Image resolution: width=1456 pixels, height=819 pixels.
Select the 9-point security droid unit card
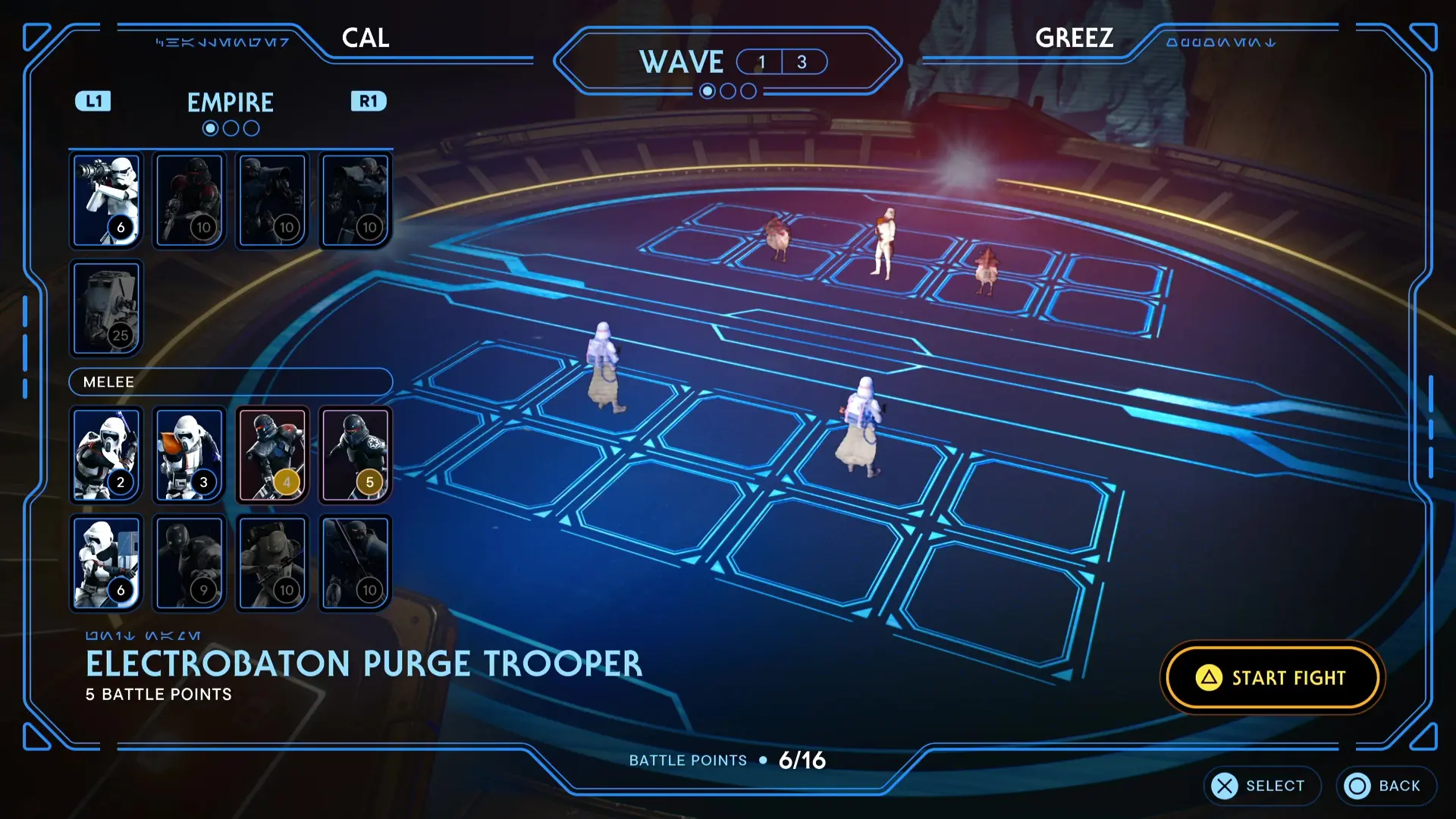pyautogui.click(x=188, y=561)
